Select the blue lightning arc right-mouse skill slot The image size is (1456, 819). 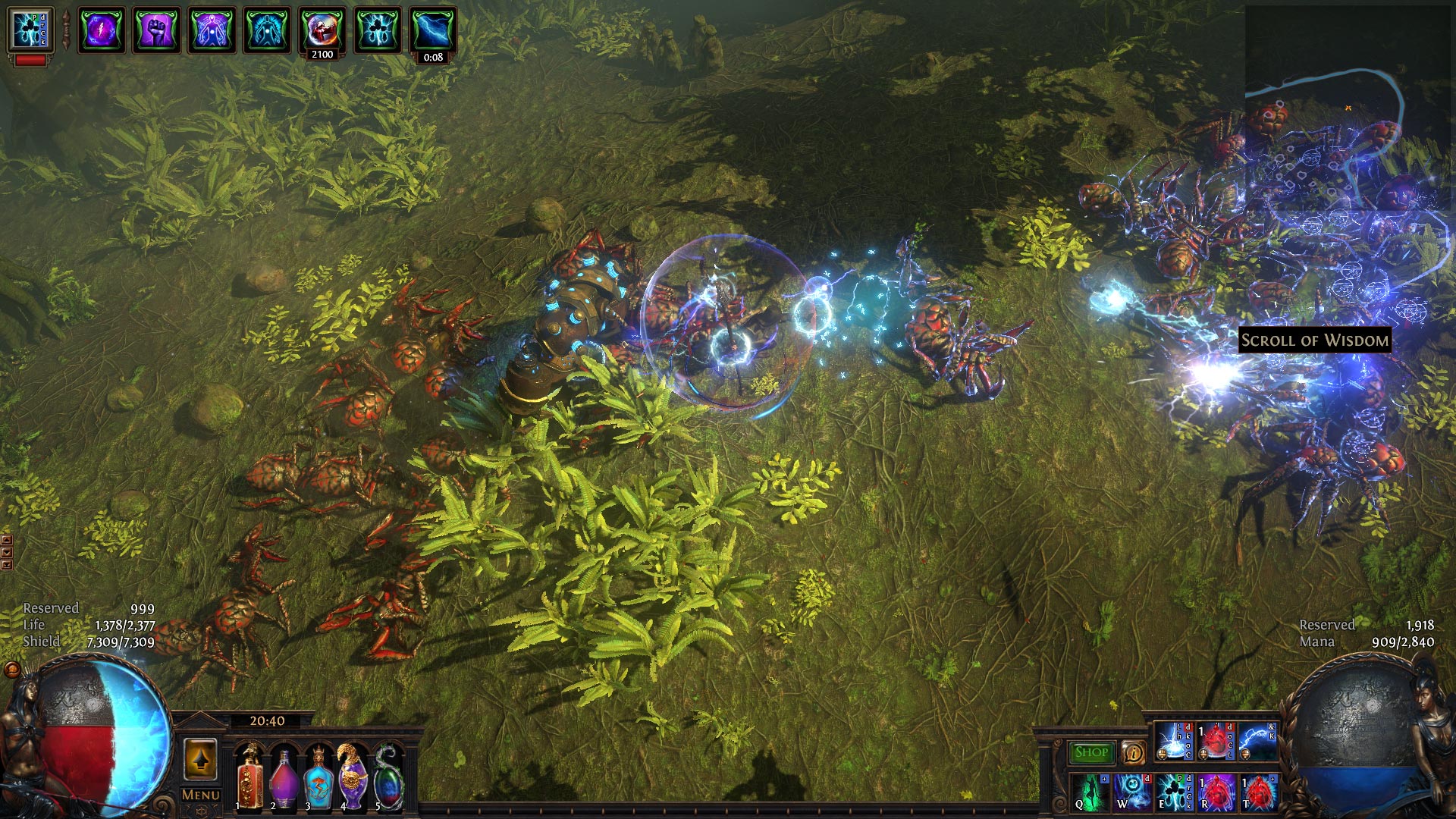point(1257,741)
